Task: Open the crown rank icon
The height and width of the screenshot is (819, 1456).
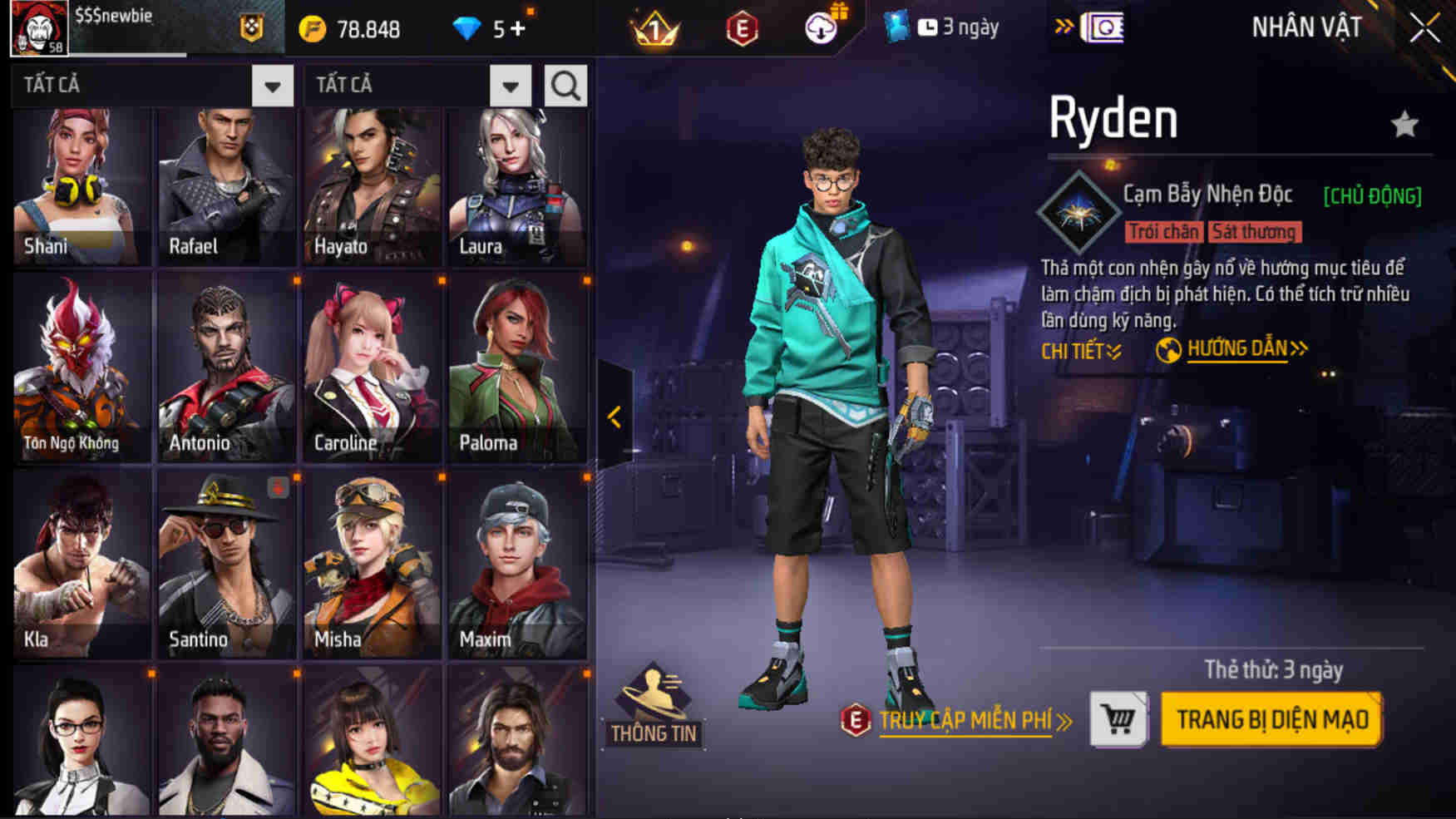Action: pyautogui.click(x=656, y=26)
